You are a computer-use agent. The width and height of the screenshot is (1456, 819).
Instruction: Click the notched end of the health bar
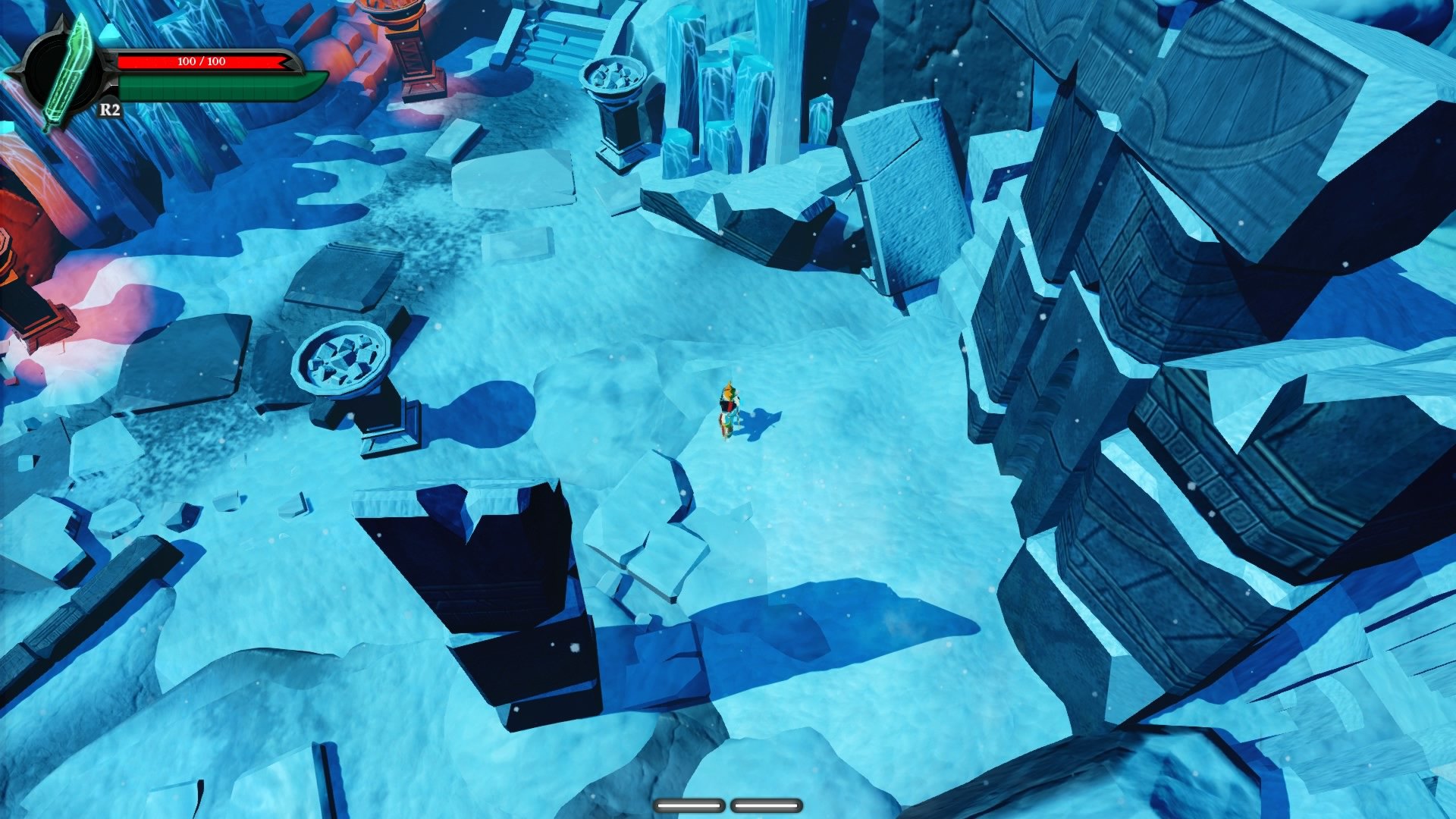coord(287,62)
